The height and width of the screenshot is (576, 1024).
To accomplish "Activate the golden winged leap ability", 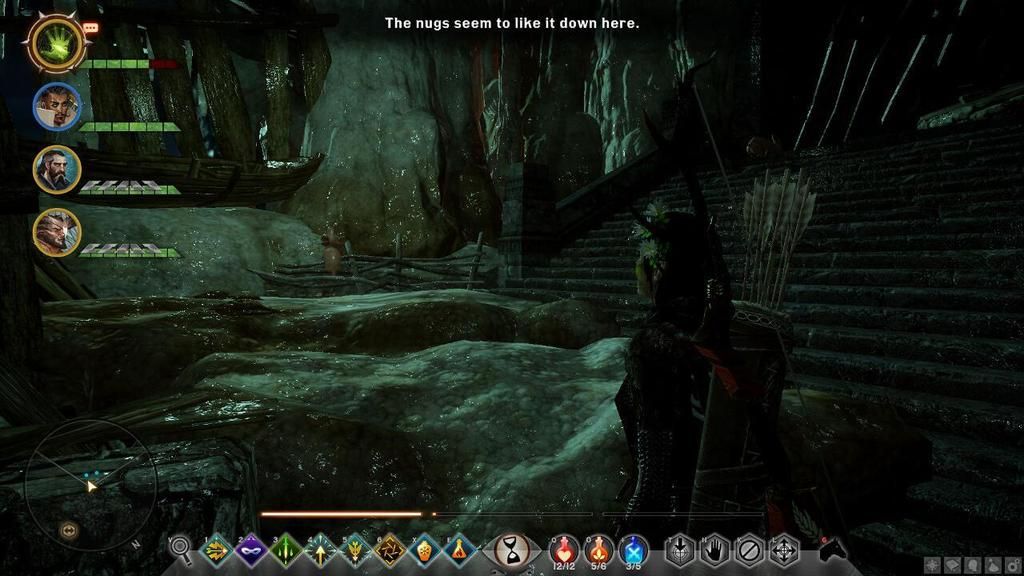I will click(355, 549).
